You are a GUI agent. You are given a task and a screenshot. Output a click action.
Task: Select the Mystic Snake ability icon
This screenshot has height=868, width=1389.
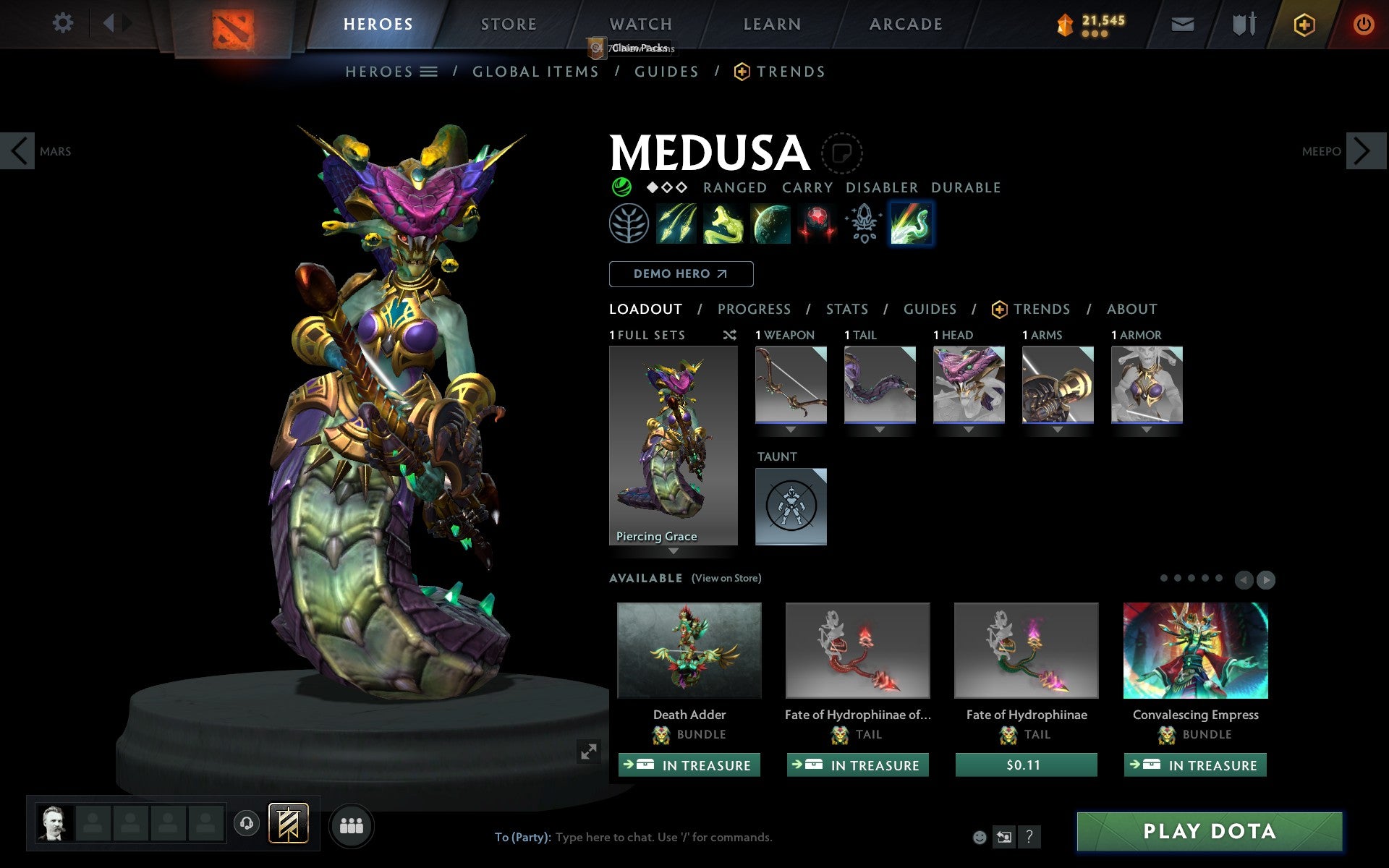[x=723, y=224]
